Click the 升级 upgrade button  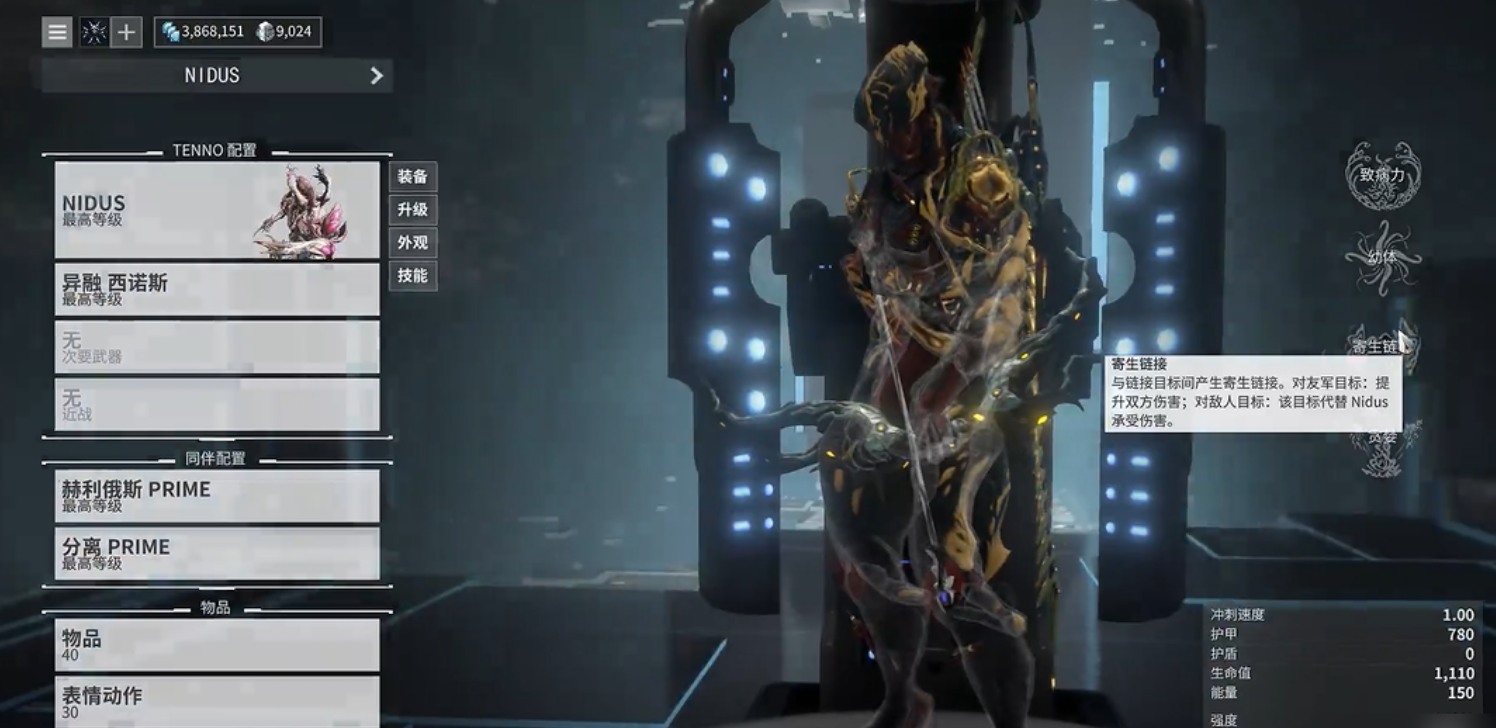(x=412, y=210)
